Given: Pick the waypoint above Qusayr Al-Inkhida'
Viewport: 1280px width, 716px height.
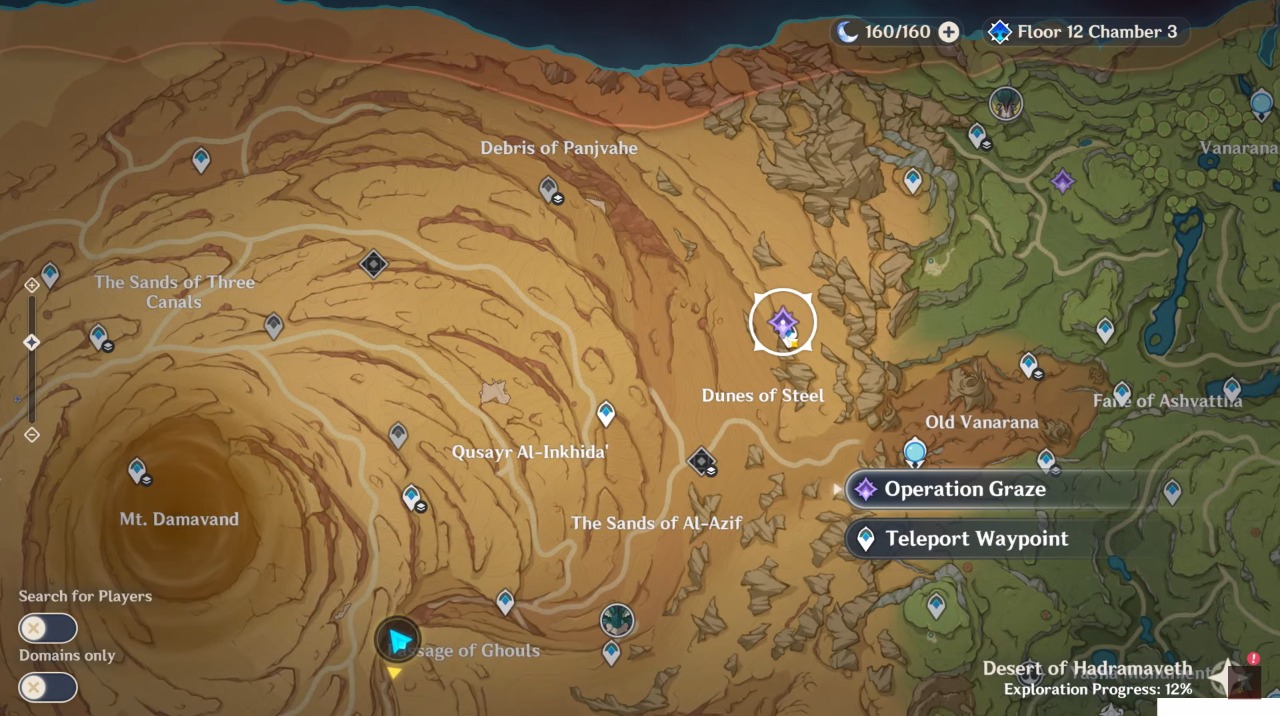Looking at the screenshot, I should click(605, 412).
